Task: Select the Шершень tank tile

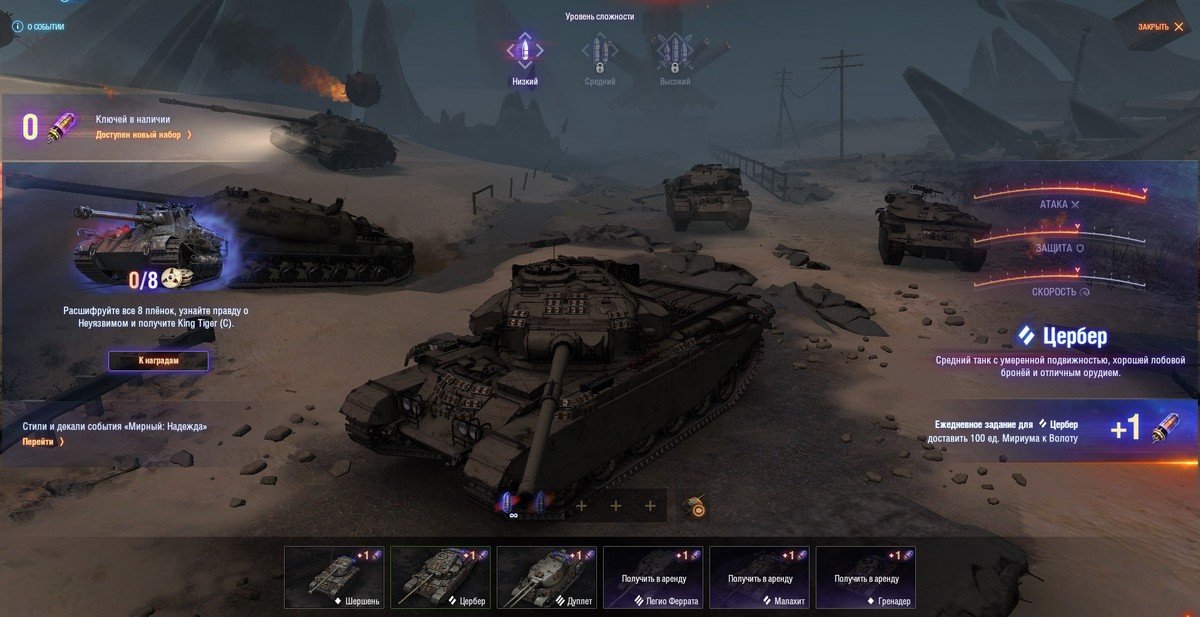Action: [334, 577]
